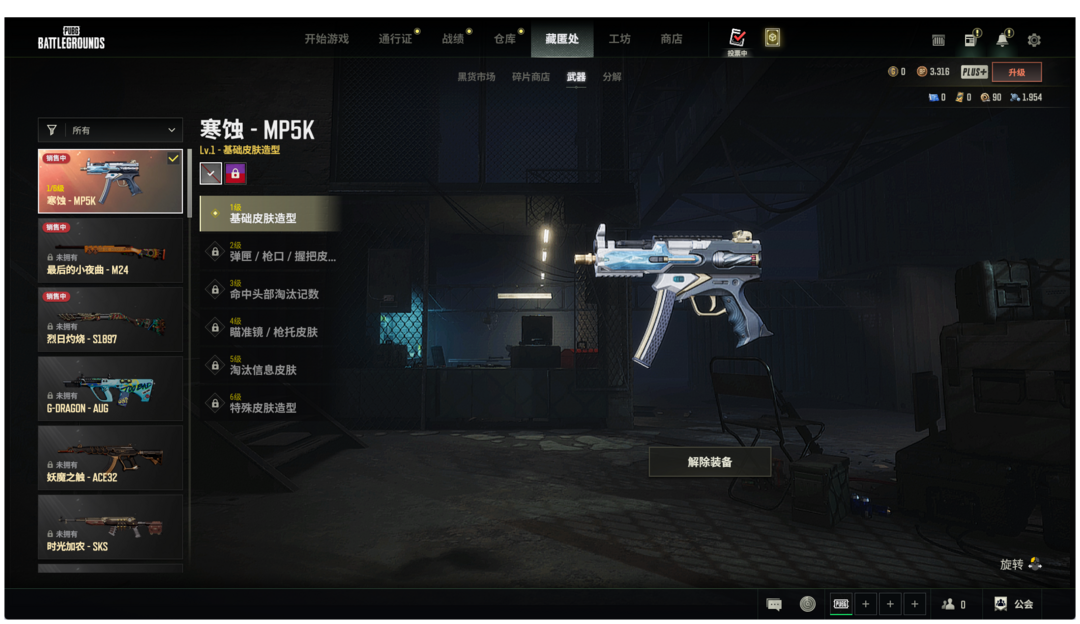1080x624 pixels.
Task: Open the 碎片商店 sub-tab
Action: click(x=530, y=77)
